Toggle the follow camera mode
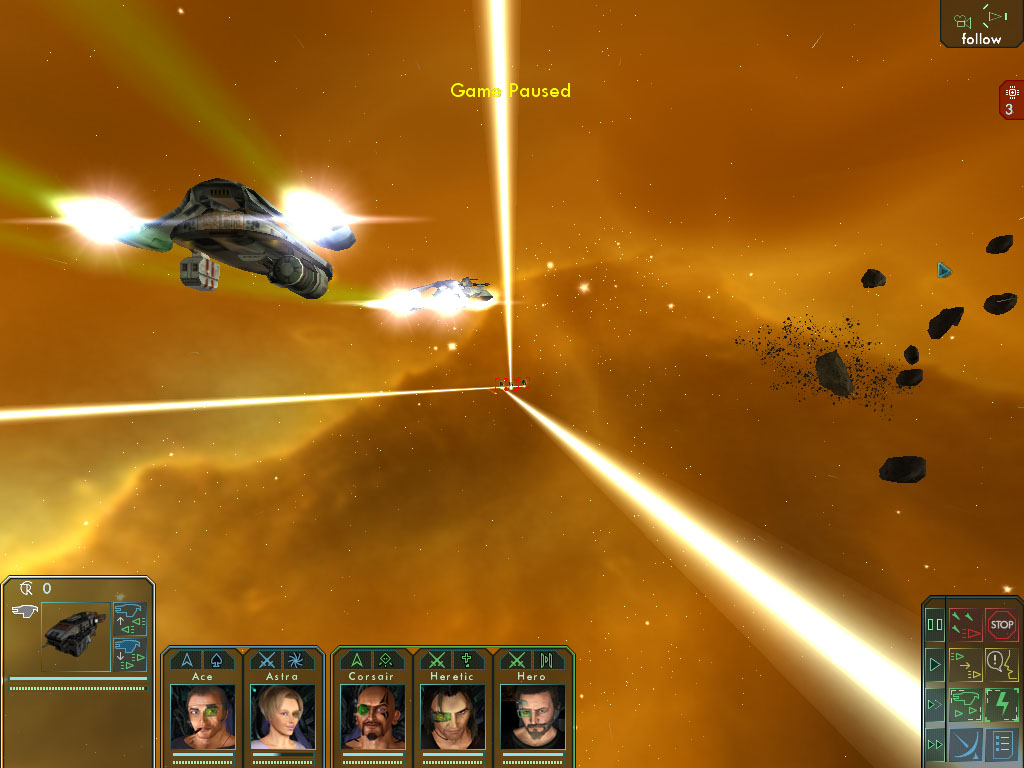 981,24
